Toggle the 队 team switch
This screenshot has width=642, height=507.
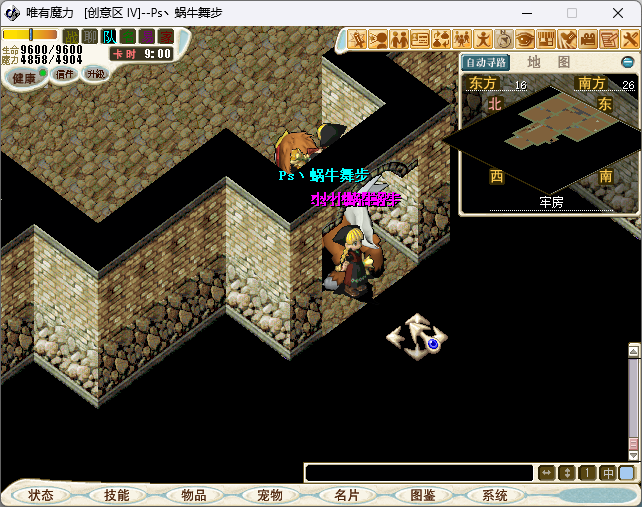click(109, 37)
